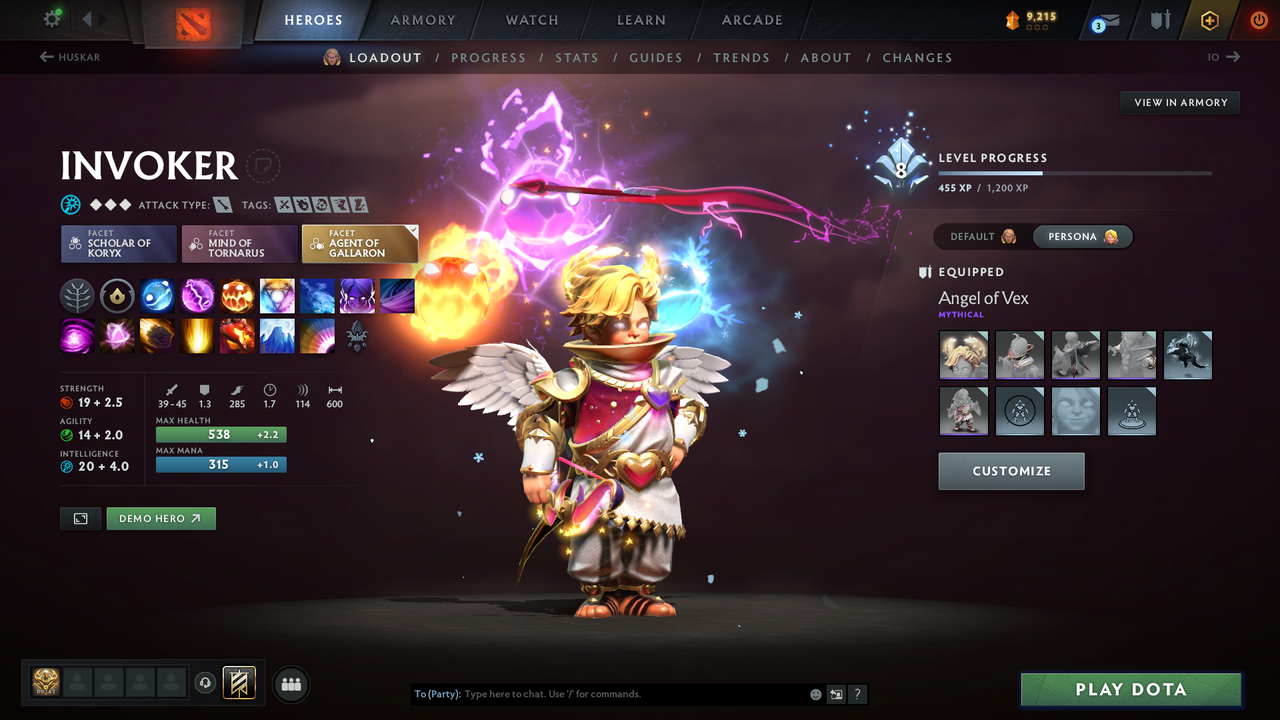Viewport: 1280px width, 720px height.
Task: Click the power button in the top-right
Action: (1258, 20)
